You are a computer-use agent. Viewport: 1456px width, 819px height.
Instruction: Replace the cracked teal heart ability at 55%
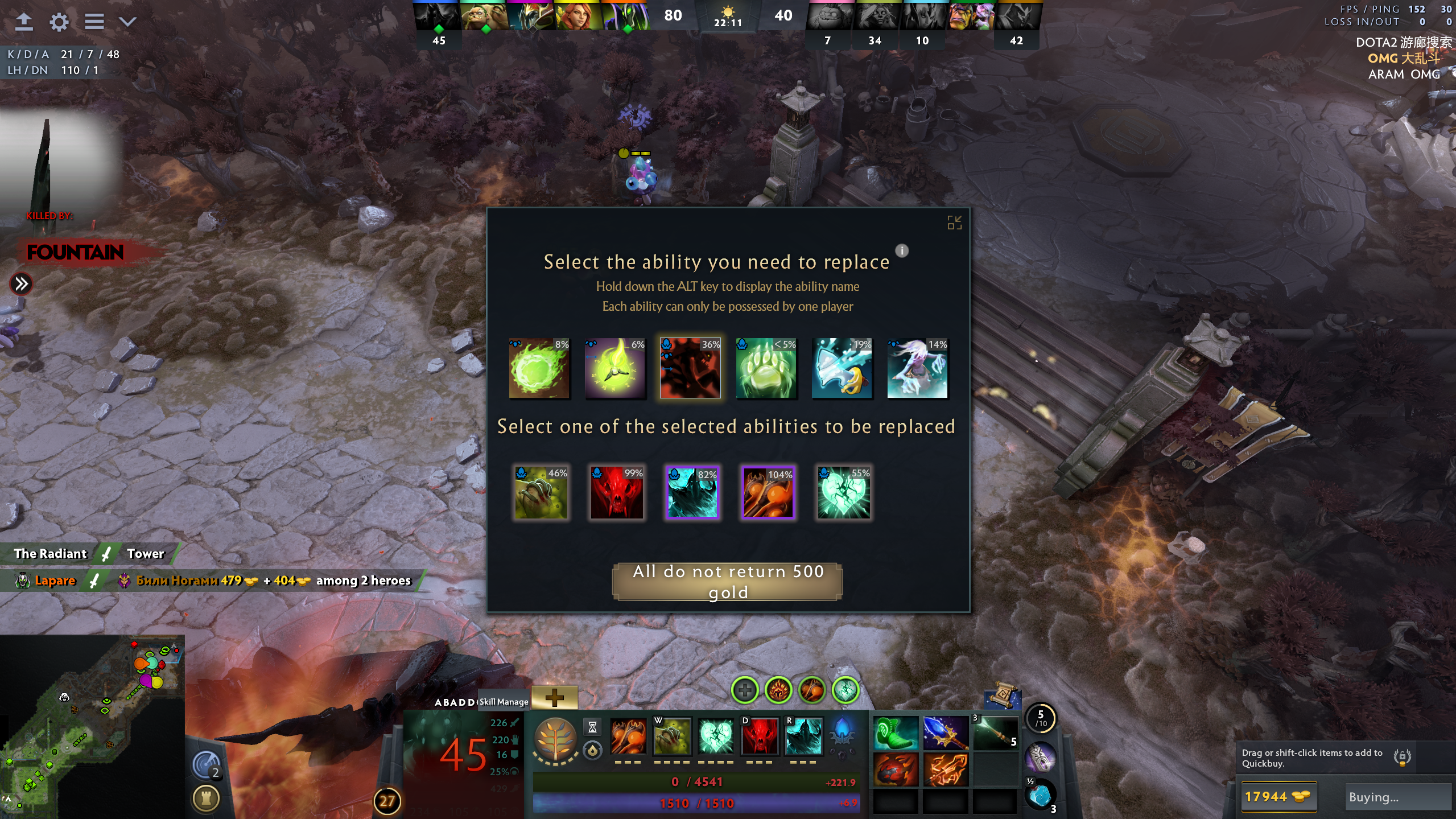pyautogui.click(x=844, y=492)
